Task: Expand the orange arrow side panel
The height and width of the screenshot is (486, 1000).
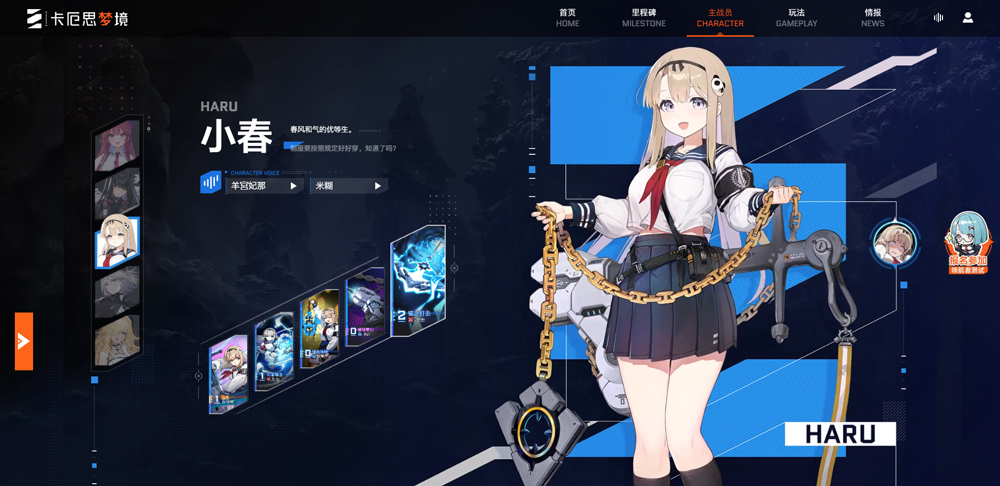Action: 23,341
